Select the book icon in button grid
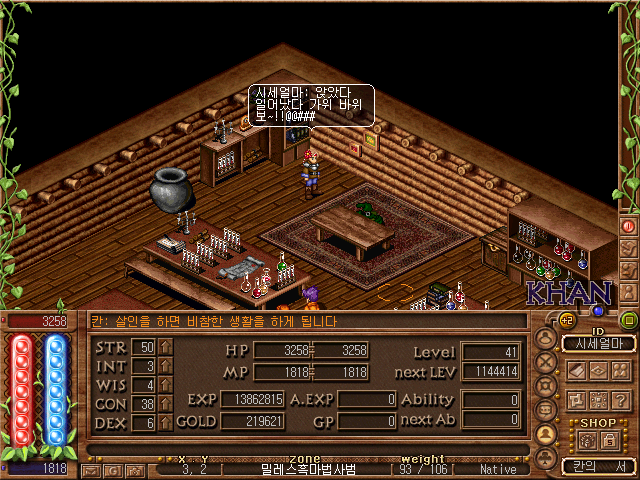 click(x=576, y=371)
